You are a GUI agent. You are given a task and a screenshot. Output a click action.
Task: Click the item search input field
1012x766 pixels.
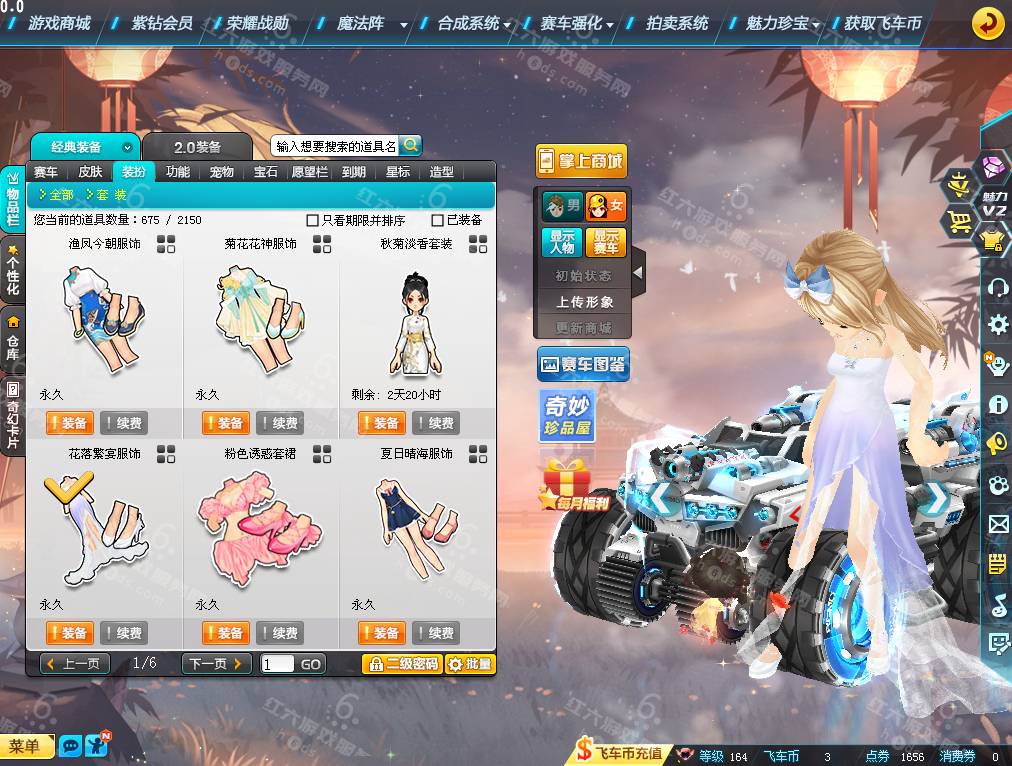click(x=336, y=146)
